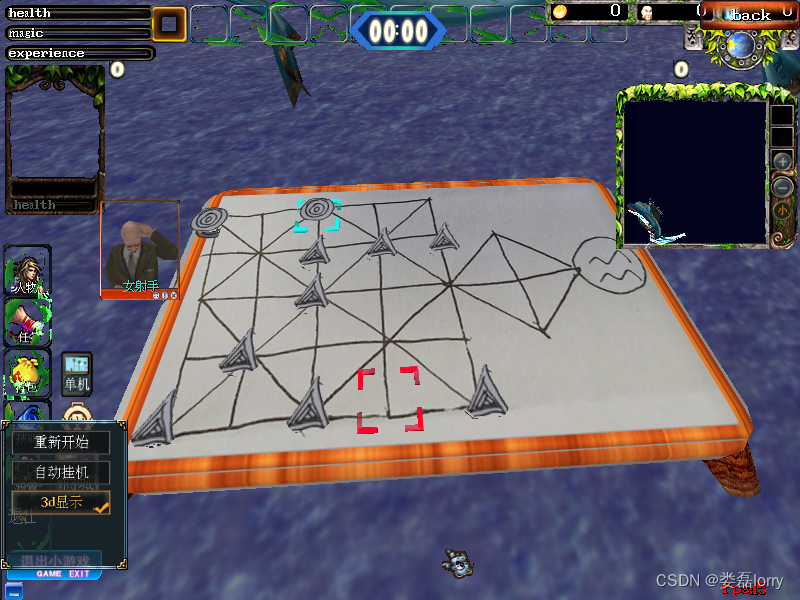
Task: Open the 任务 quest icon with red glove
Action: 27,322
